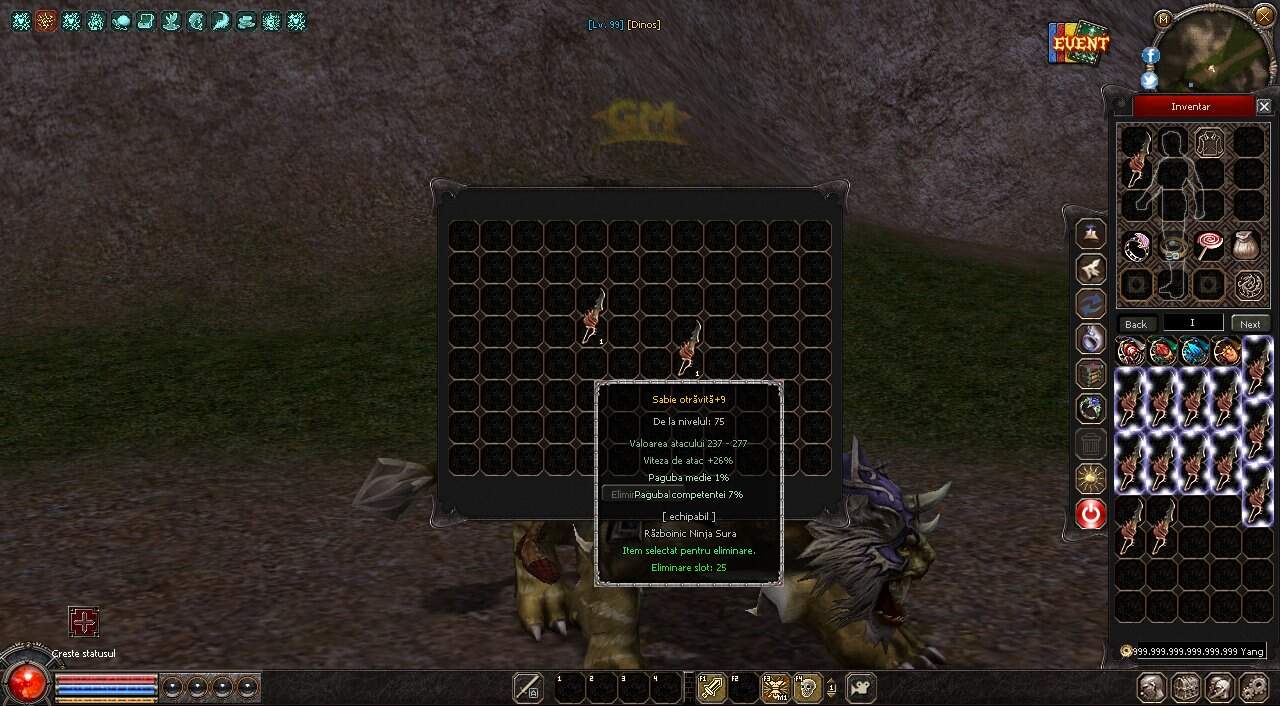Activate the F1 sword skill slot
This screenshot has width=1280, height=706.
tap(711, 688)
